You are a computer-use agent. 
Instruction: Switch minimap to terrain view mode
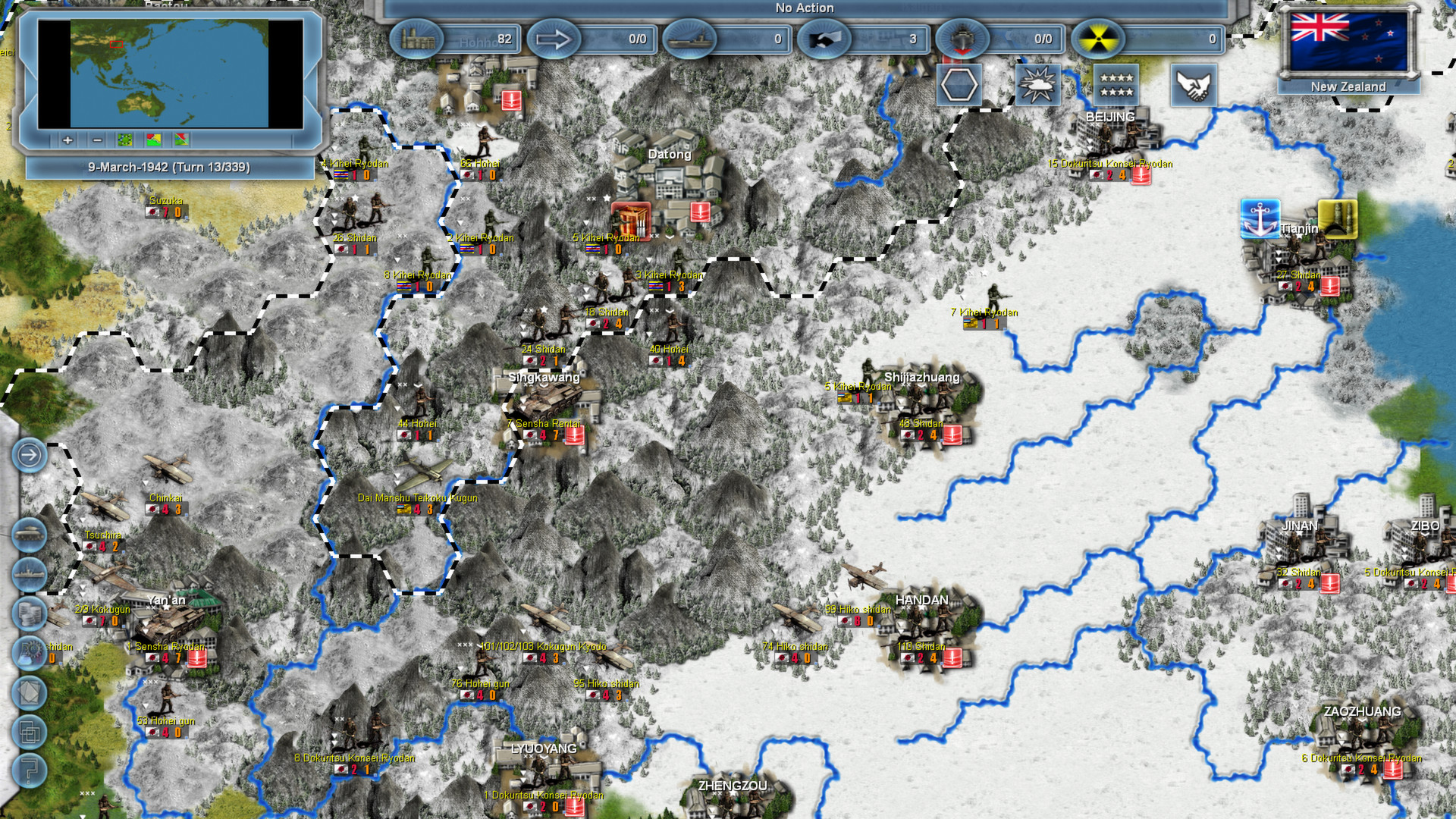pyautogui.click(x=124, y=141)
